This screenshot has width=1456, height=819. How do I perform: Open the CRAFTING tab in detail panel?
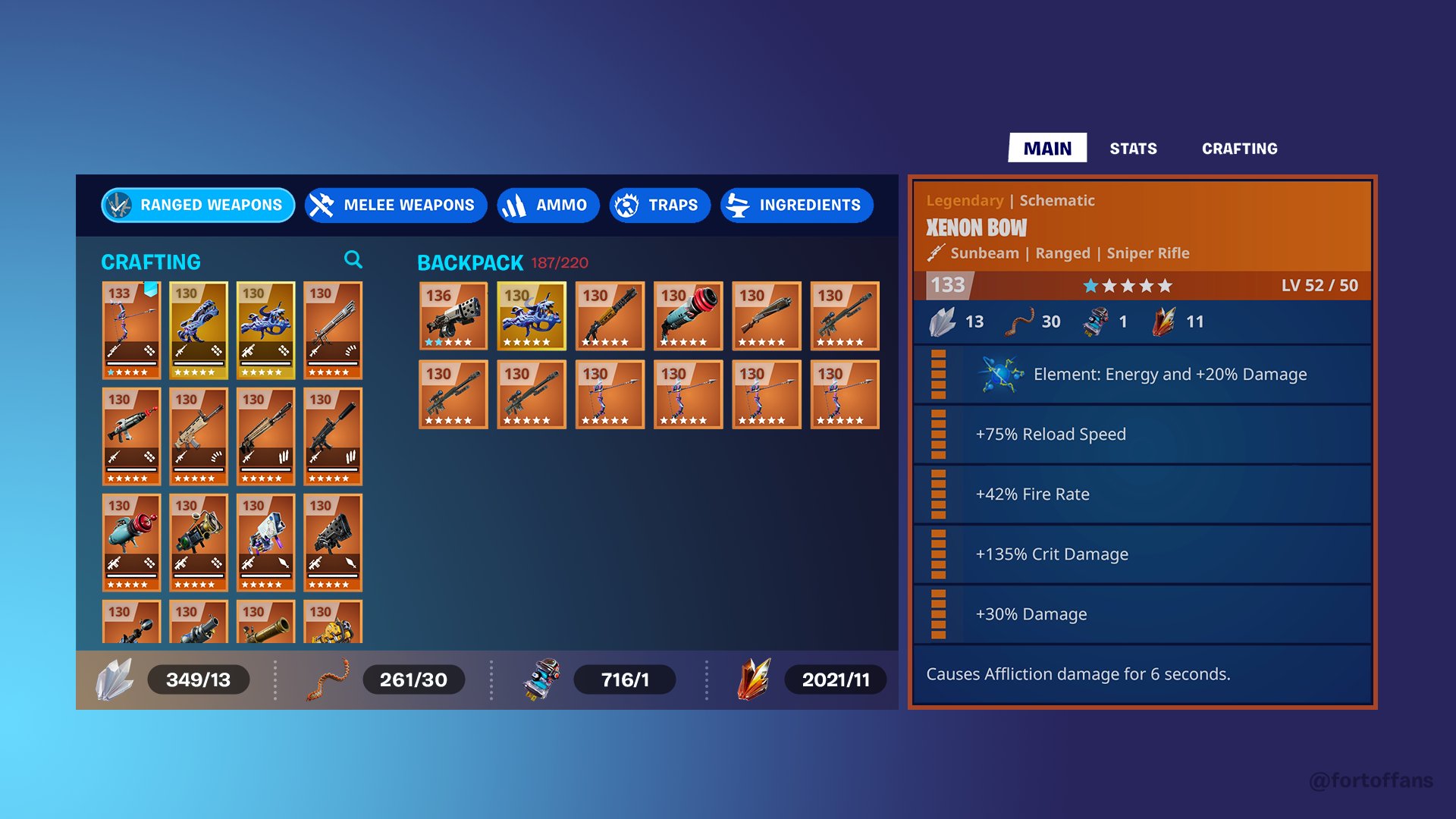coord(1240,148)
